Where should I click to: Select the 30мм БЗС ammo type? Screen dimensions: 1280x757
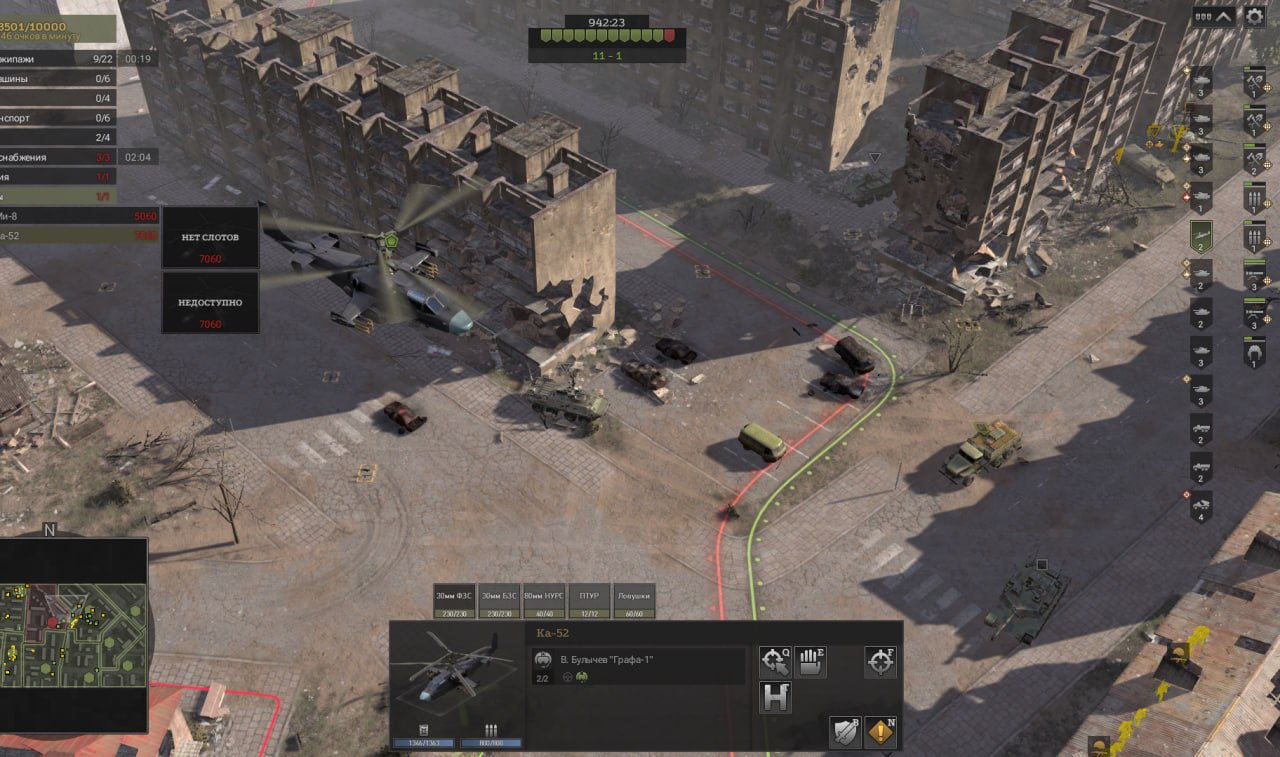pyautogui.click(x=499, y=600)
